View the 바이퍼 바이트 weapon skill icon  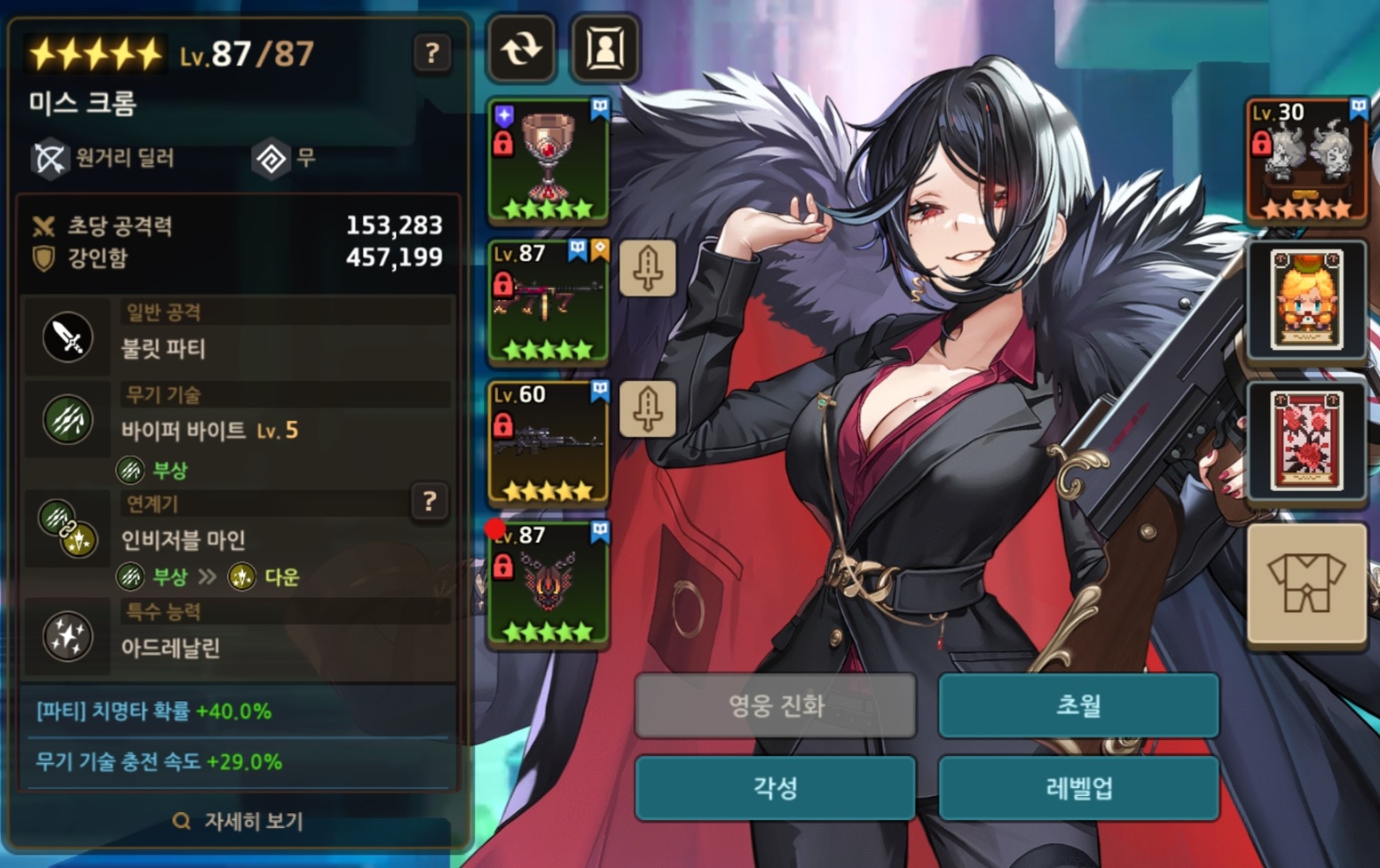point(67,421)
